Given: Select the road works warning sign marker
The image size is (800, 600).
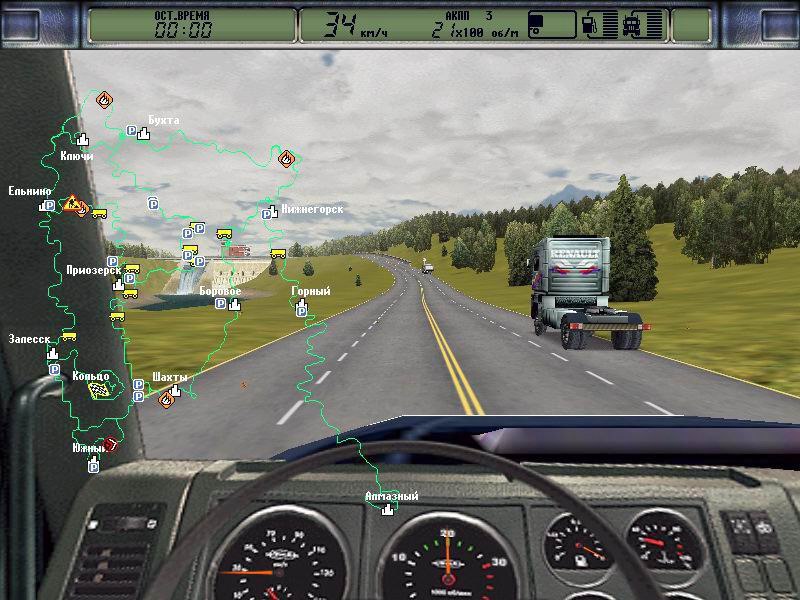Looking at the screenshot, I should coord(71,204).
